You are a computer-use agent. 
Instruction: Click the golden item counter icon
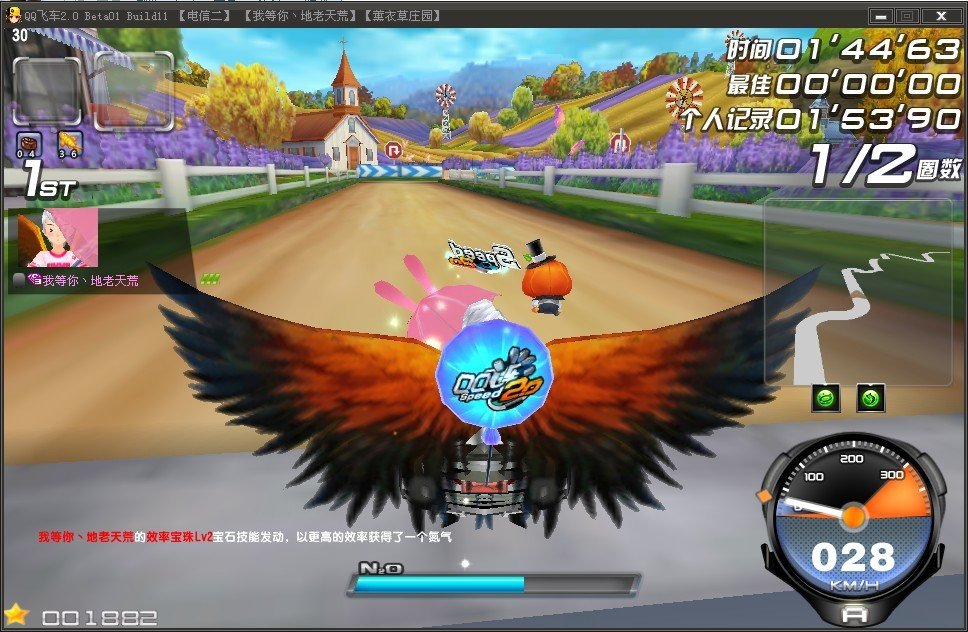[69, 142]
